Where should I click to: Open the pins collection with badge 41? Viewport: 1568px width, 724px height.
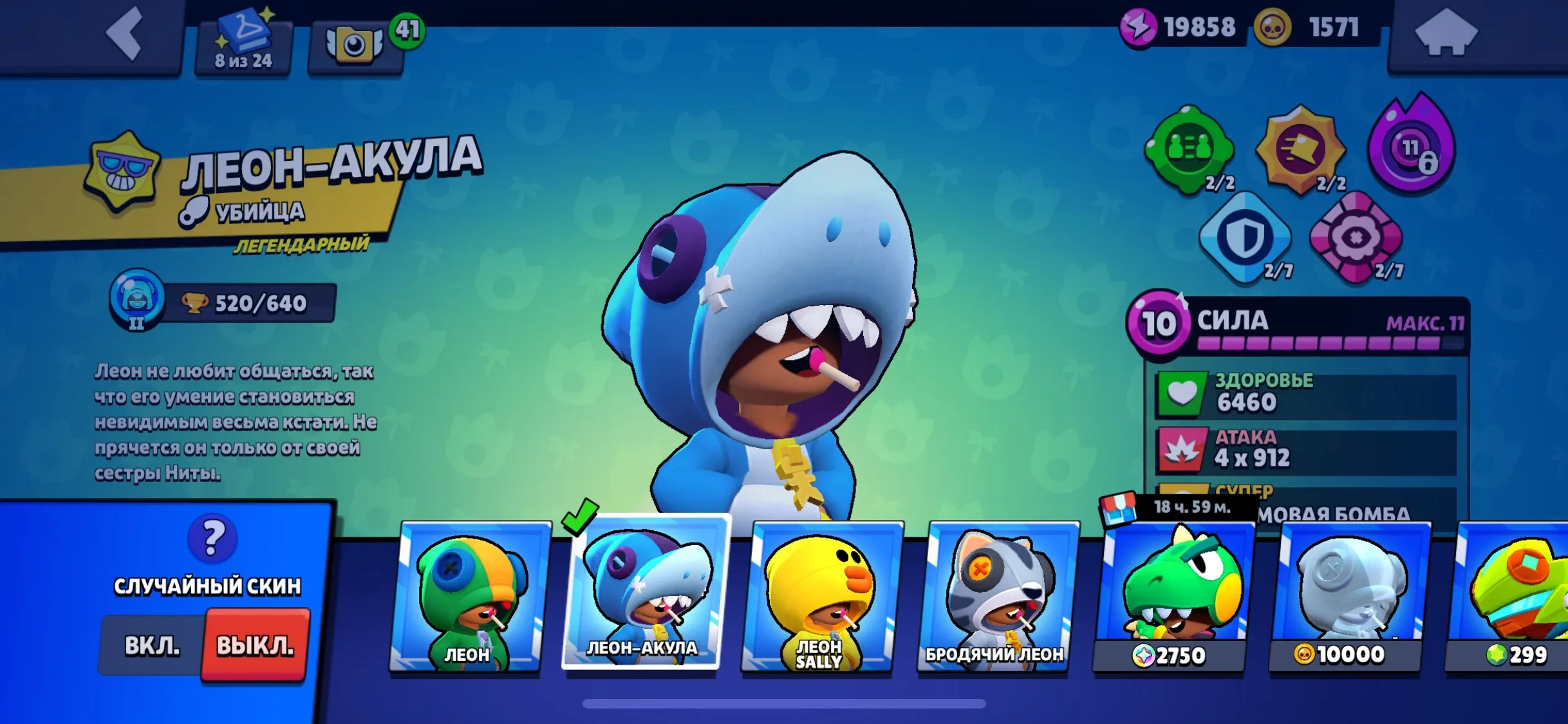click(x=355, y=39)
